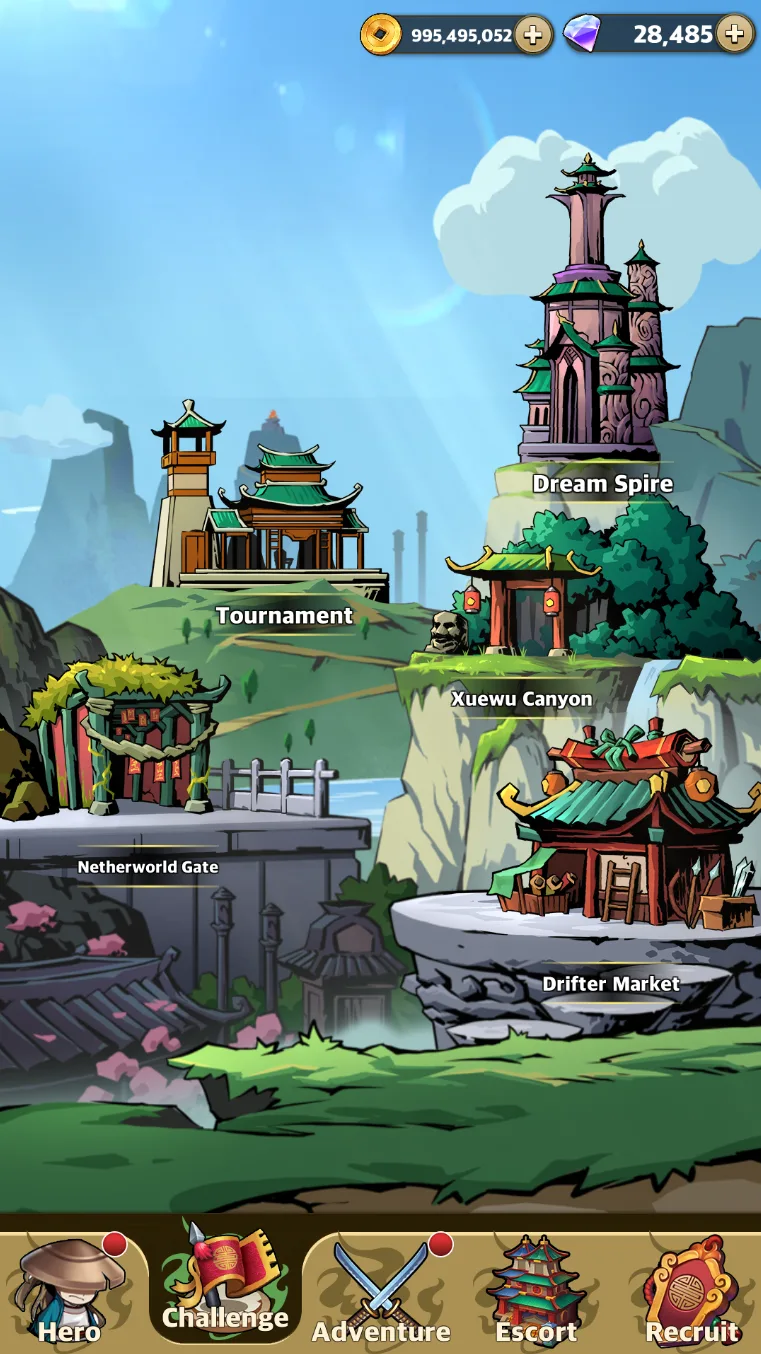Switch to the Escort tab

pos(536,1292)
